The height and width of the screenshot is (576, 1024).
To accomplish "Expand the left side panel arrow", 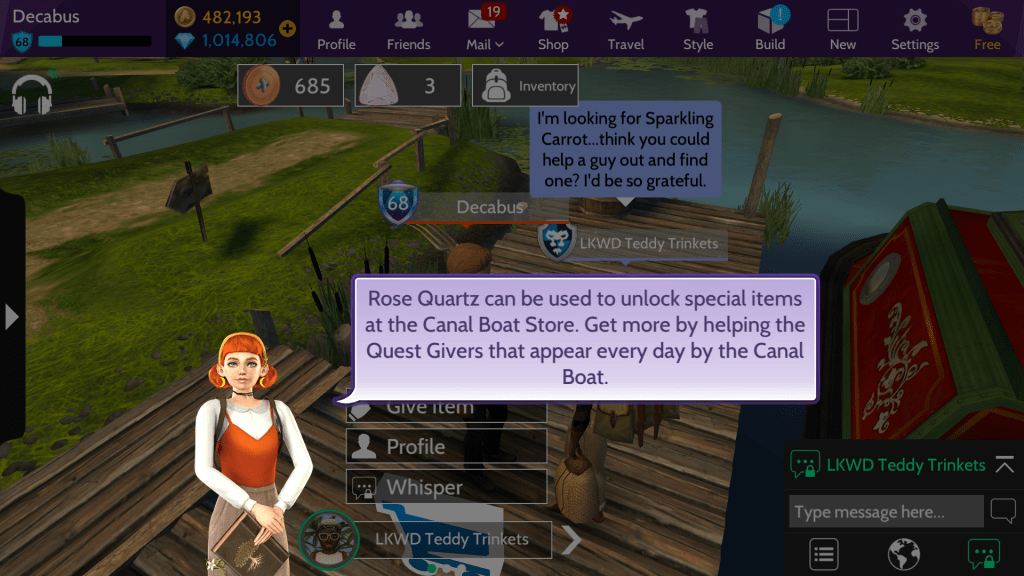I will pos(11,317).
